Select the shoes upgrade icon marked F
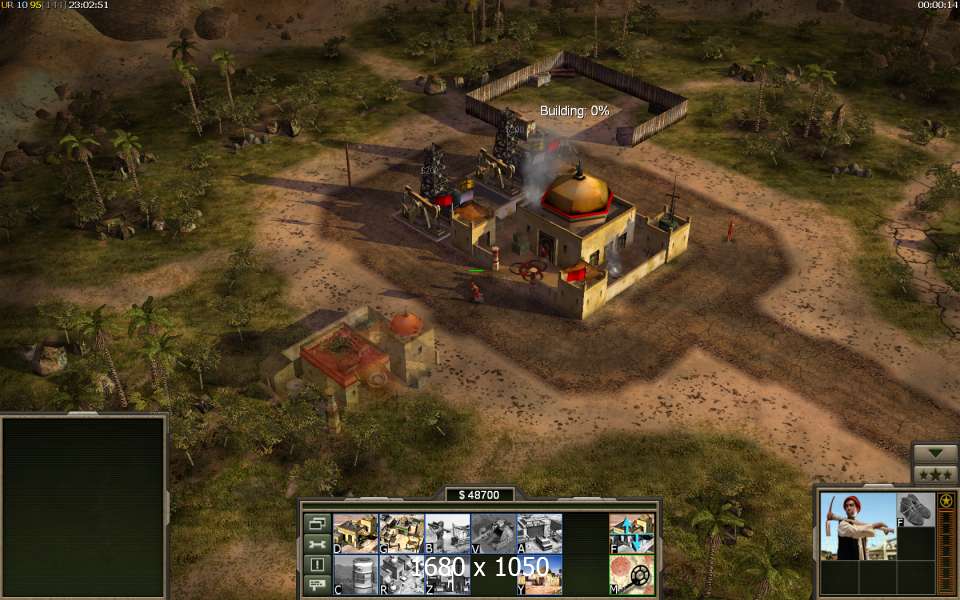960x600 pixels. point(915,509)
